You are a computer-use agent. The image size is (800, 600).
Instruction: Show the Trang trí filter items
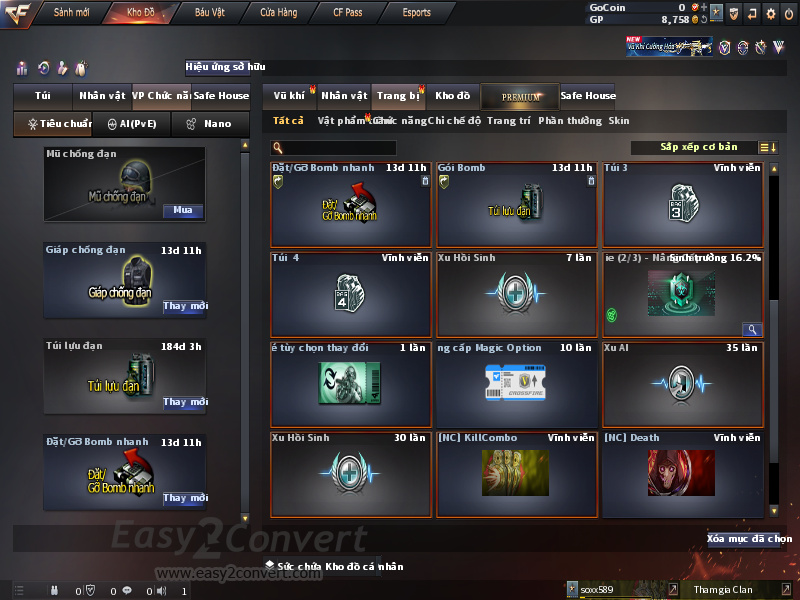508,121
